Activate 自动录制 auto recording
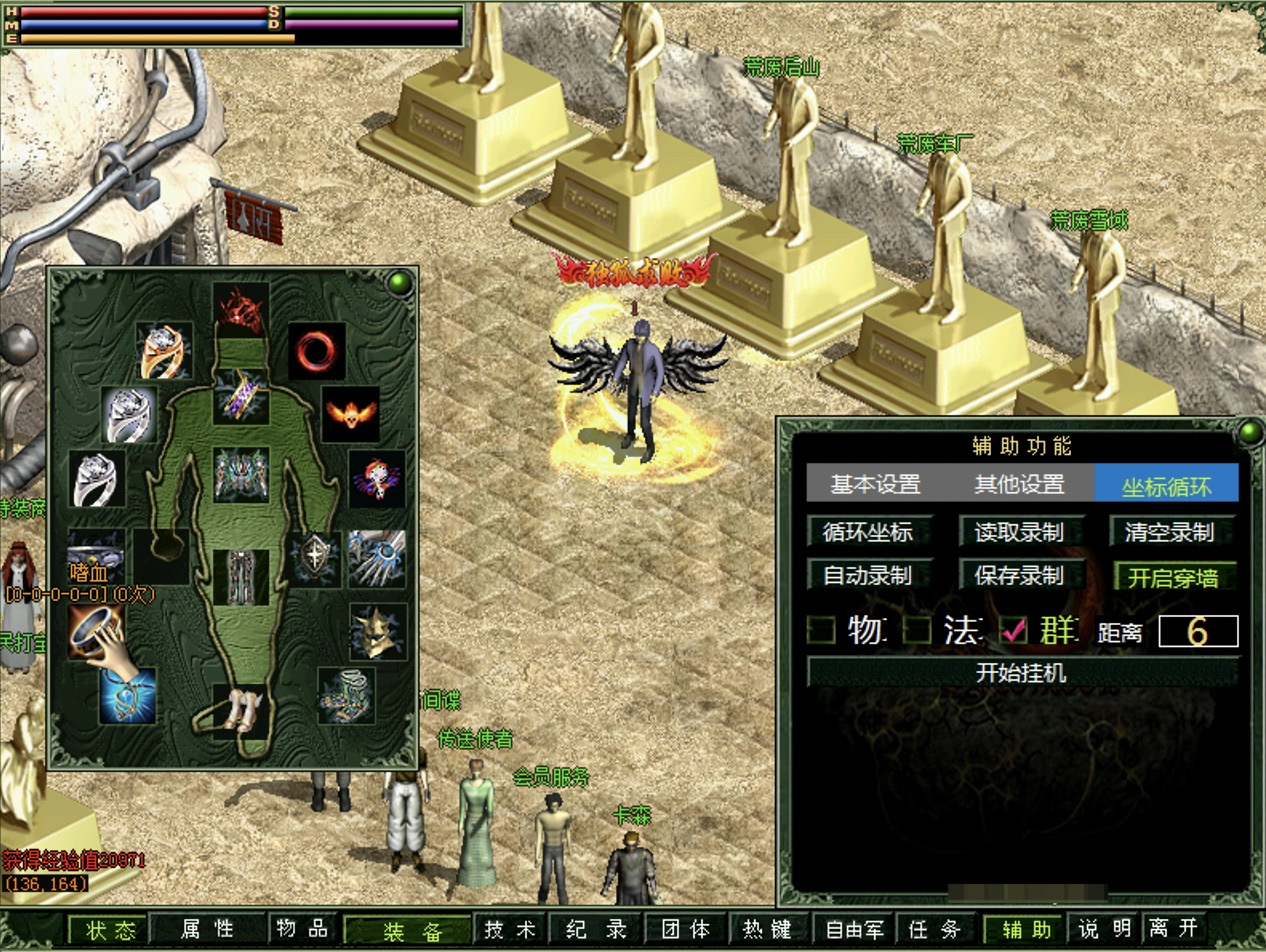Viewport: 1266px width, 952px height. click(868, 576)
